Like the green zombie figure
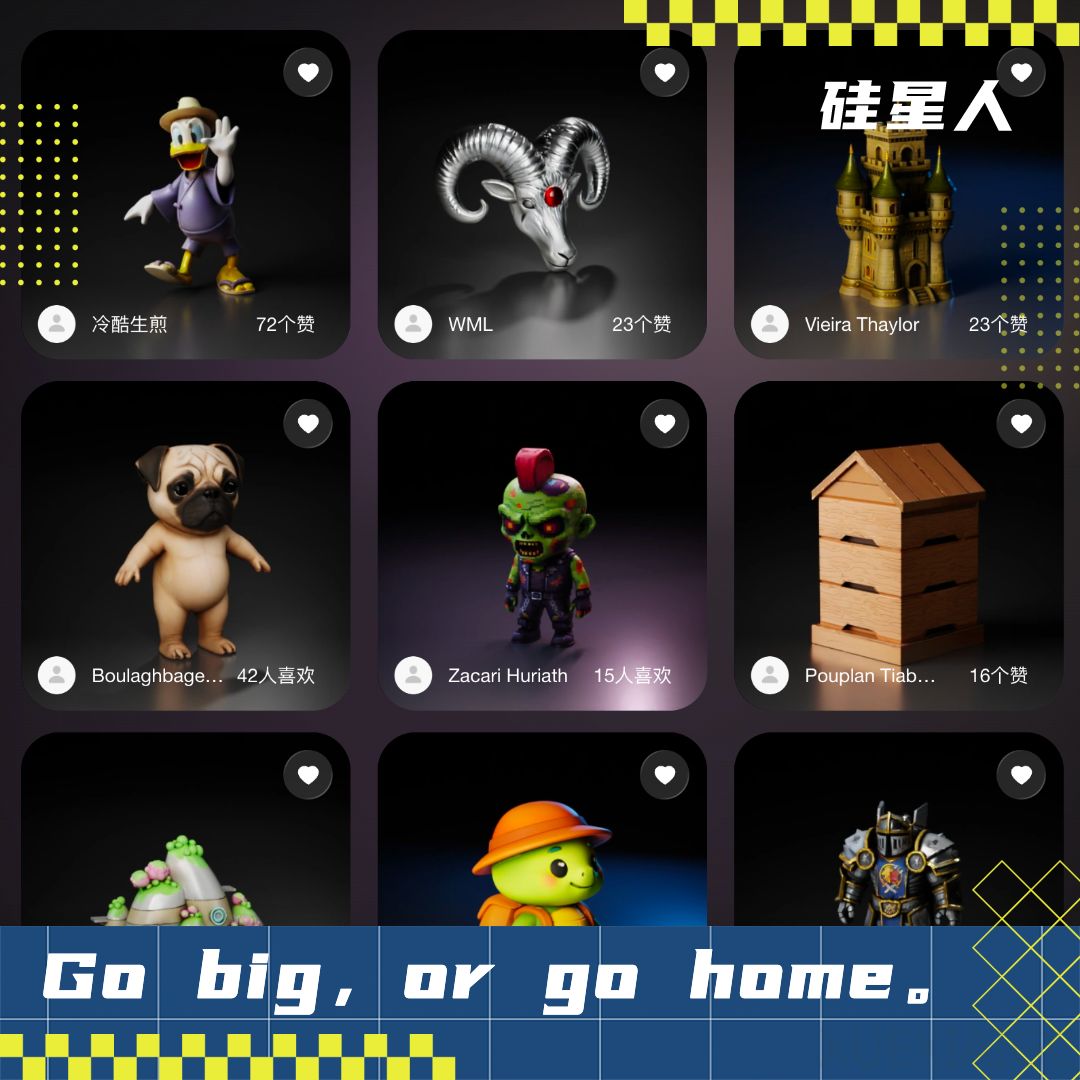 tap(665, 424)
